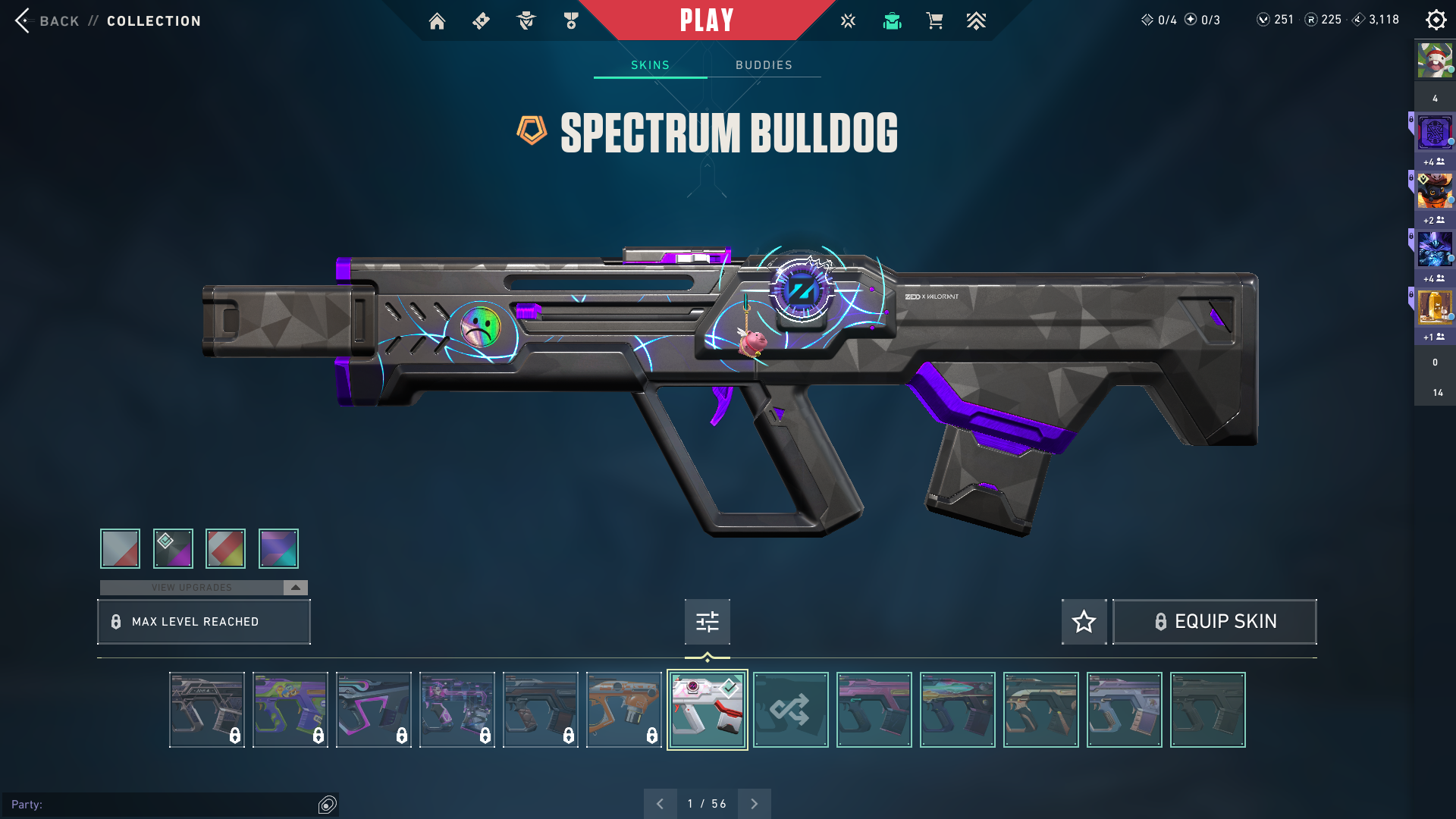Select the random shuffle skin tile
The width and height of the screenshot is (1456, 819).
(790, 710)
